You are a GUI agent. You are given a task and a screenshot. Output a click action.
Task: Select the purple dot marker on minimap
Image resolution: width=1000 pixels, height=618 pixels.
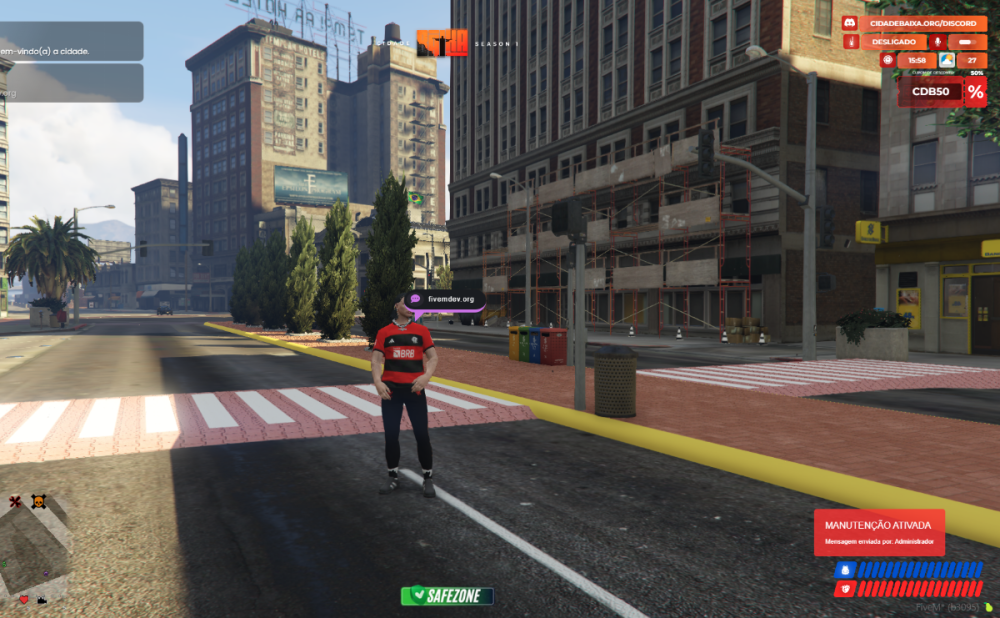pos(45,573)
